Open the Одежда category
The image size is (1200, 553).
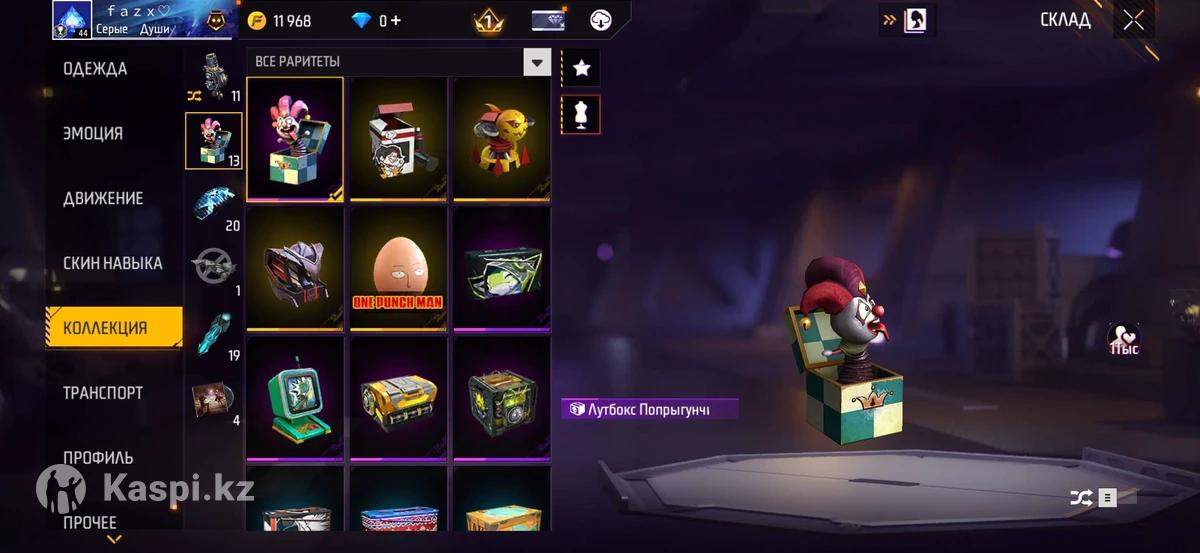95,69
